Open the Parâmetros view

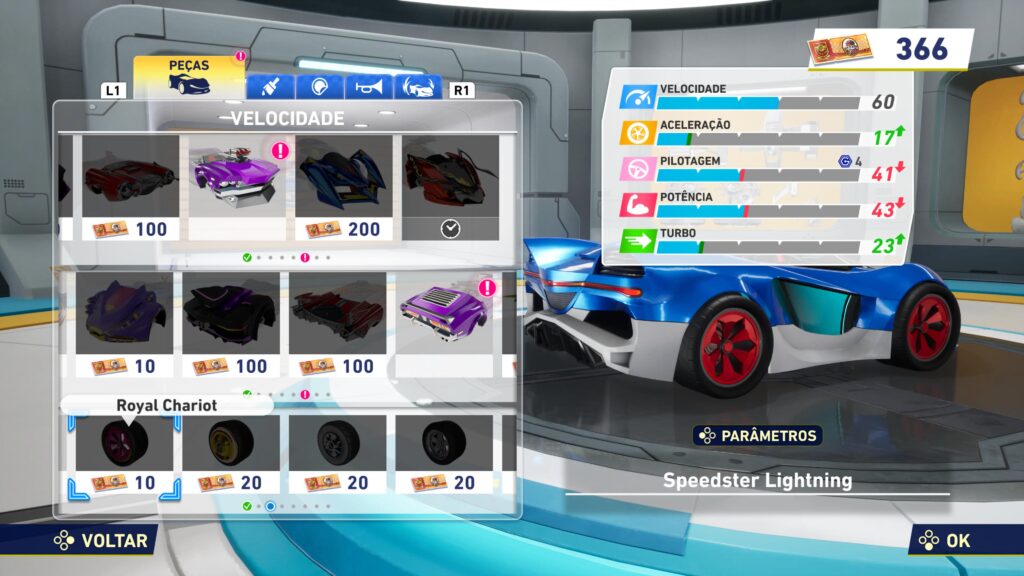[x=758, y=435]
